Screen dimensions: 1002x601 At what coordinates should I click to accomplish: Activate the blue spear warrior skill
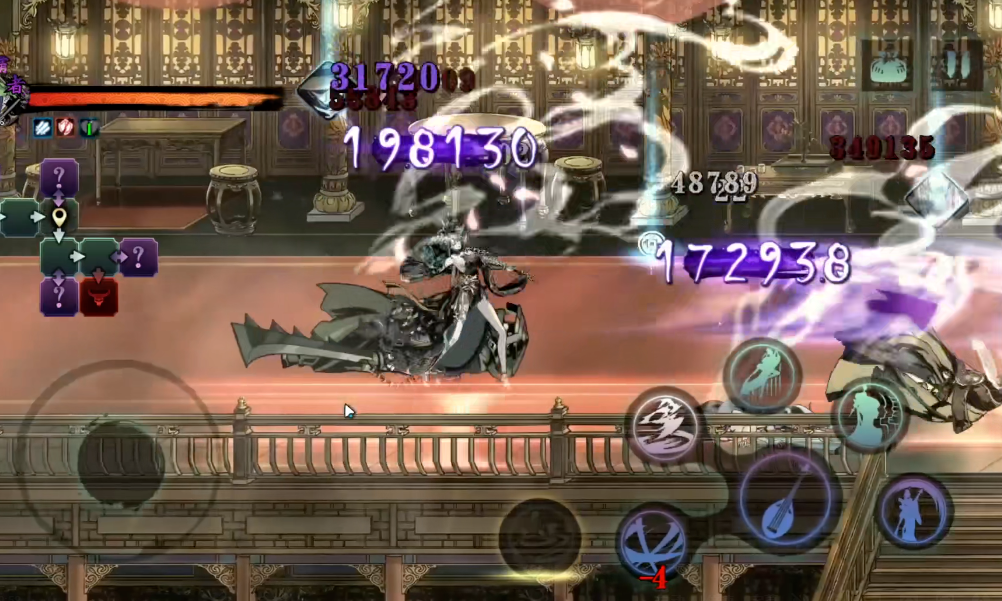tap(913, 512)
